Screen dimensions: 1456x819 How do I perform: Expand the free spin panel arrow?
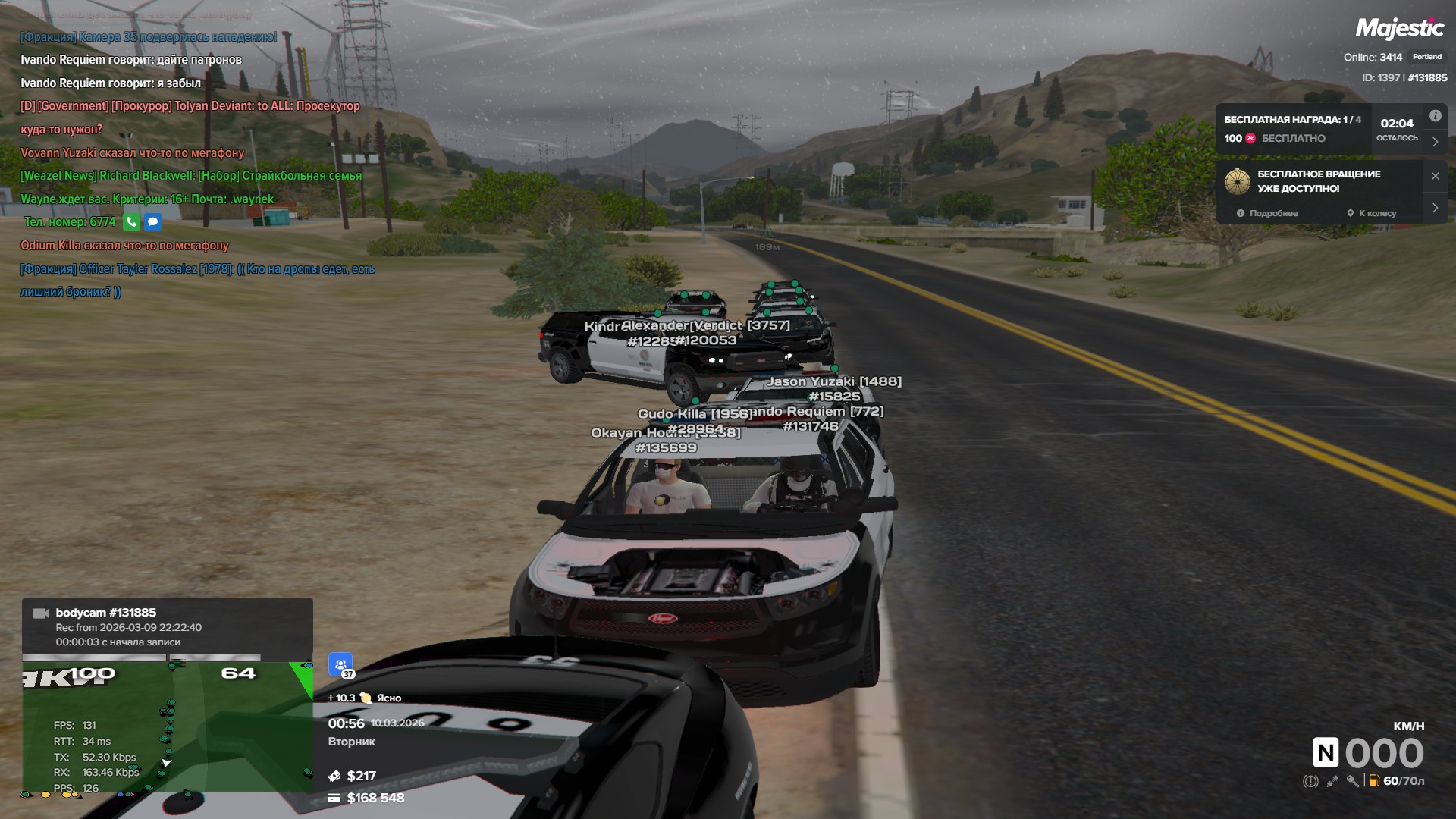tap(1435, 208)
